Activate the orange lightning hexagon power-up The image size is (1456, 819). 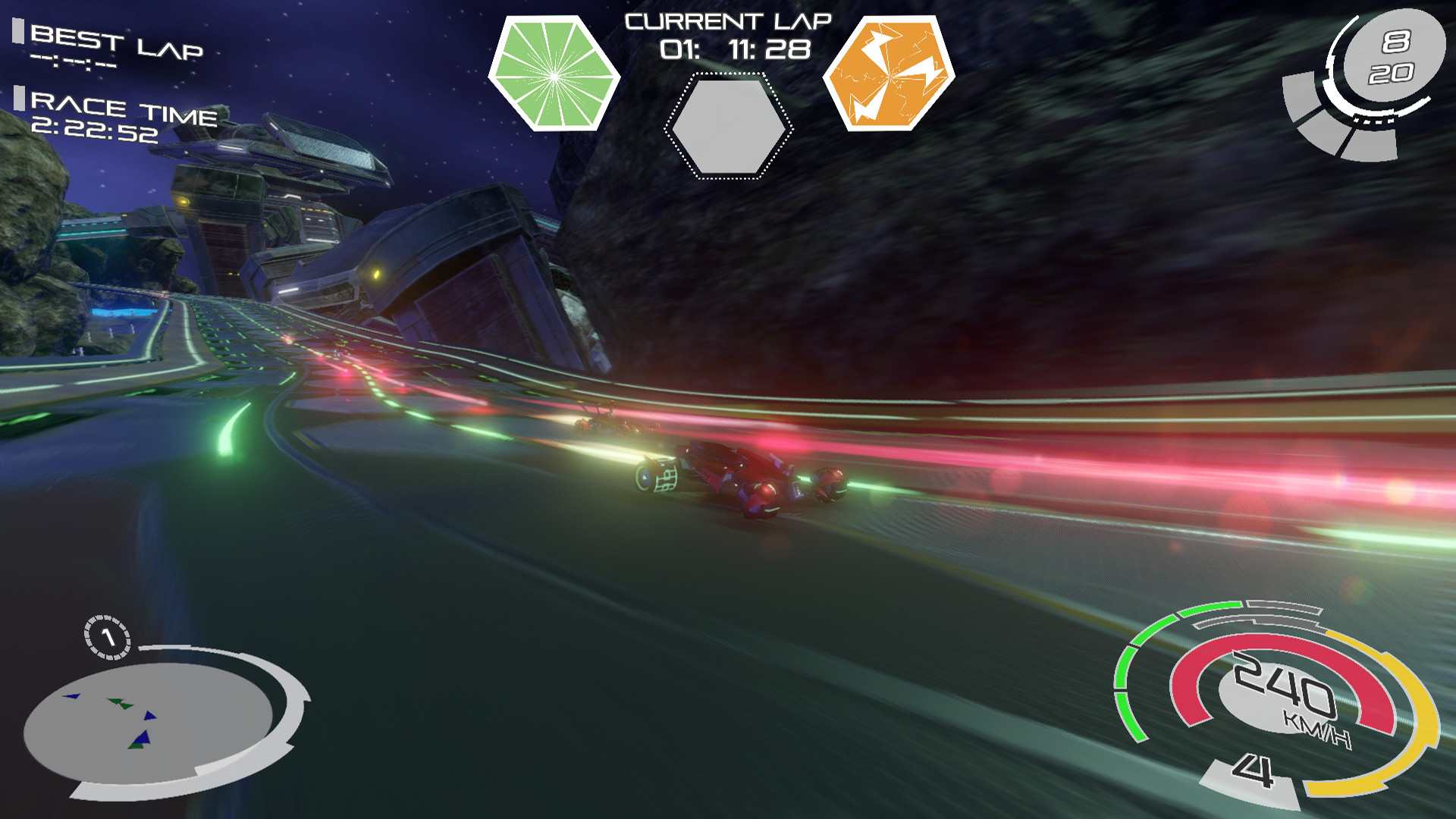(888, 74)
